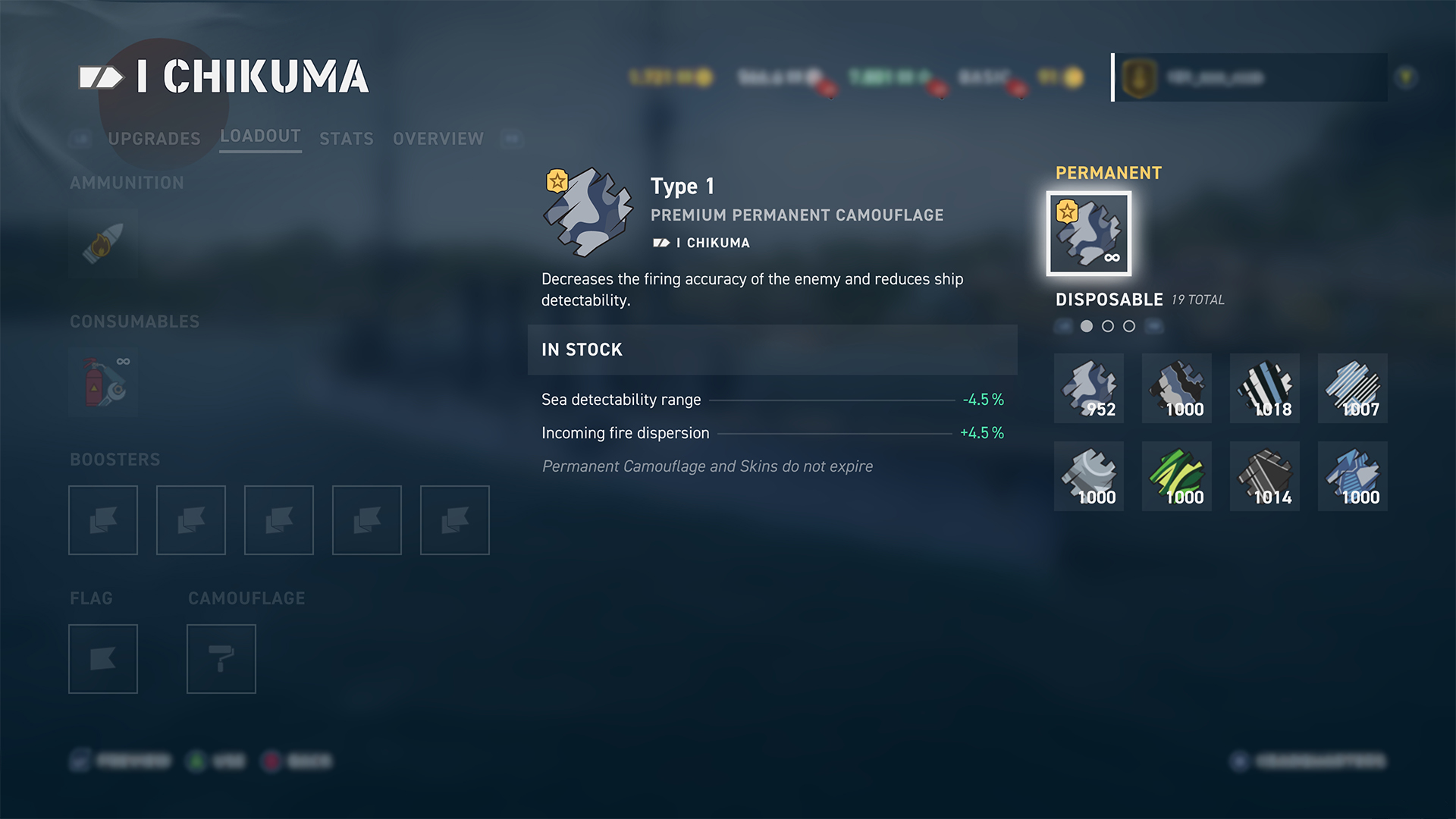Screen dimensions: 1456x819
Task: Switch to the Loadout tab
Action: click(x=260, y=136)
